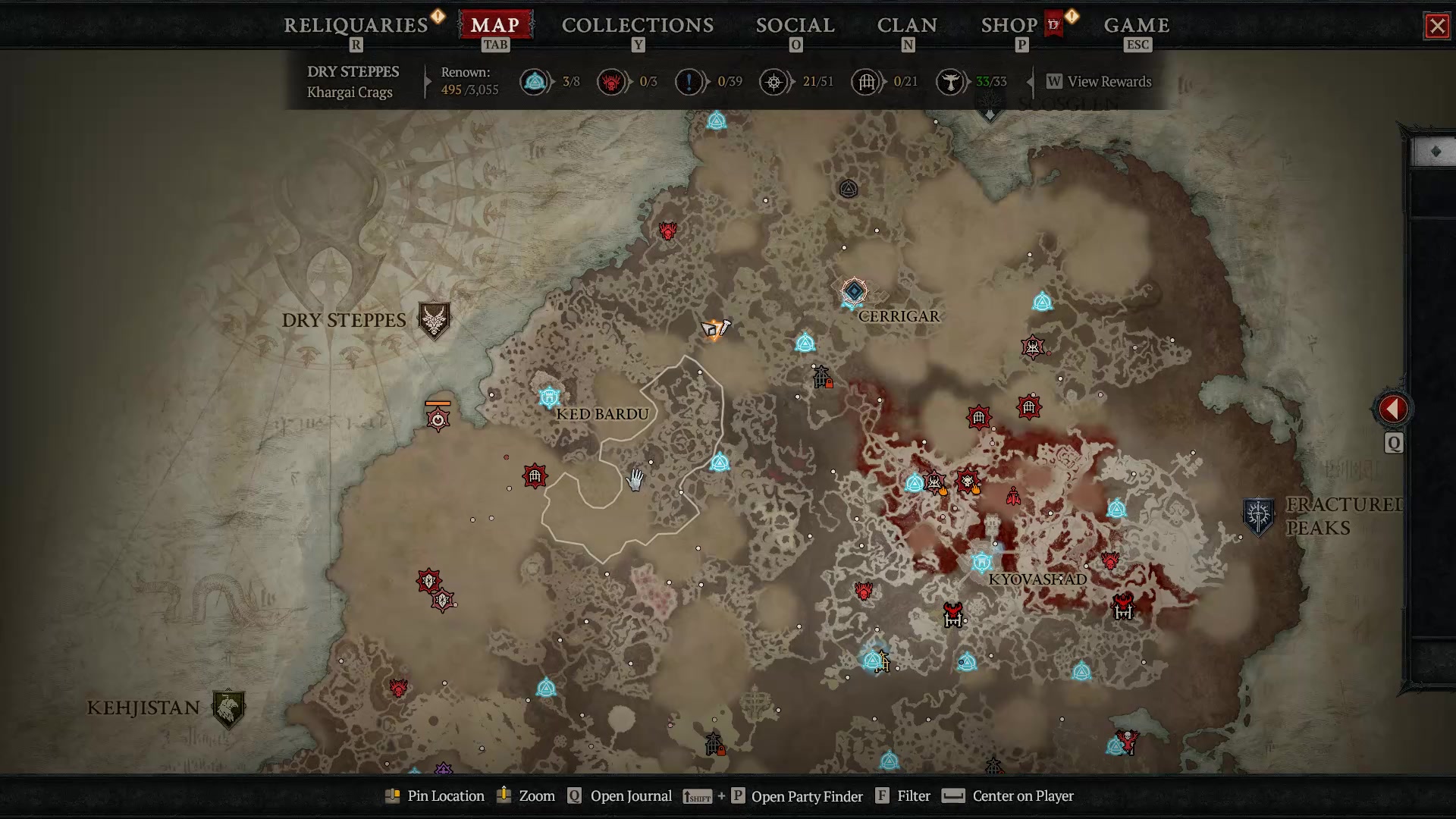
Task: Open the Shop tab
Action: click(1009, 25)
